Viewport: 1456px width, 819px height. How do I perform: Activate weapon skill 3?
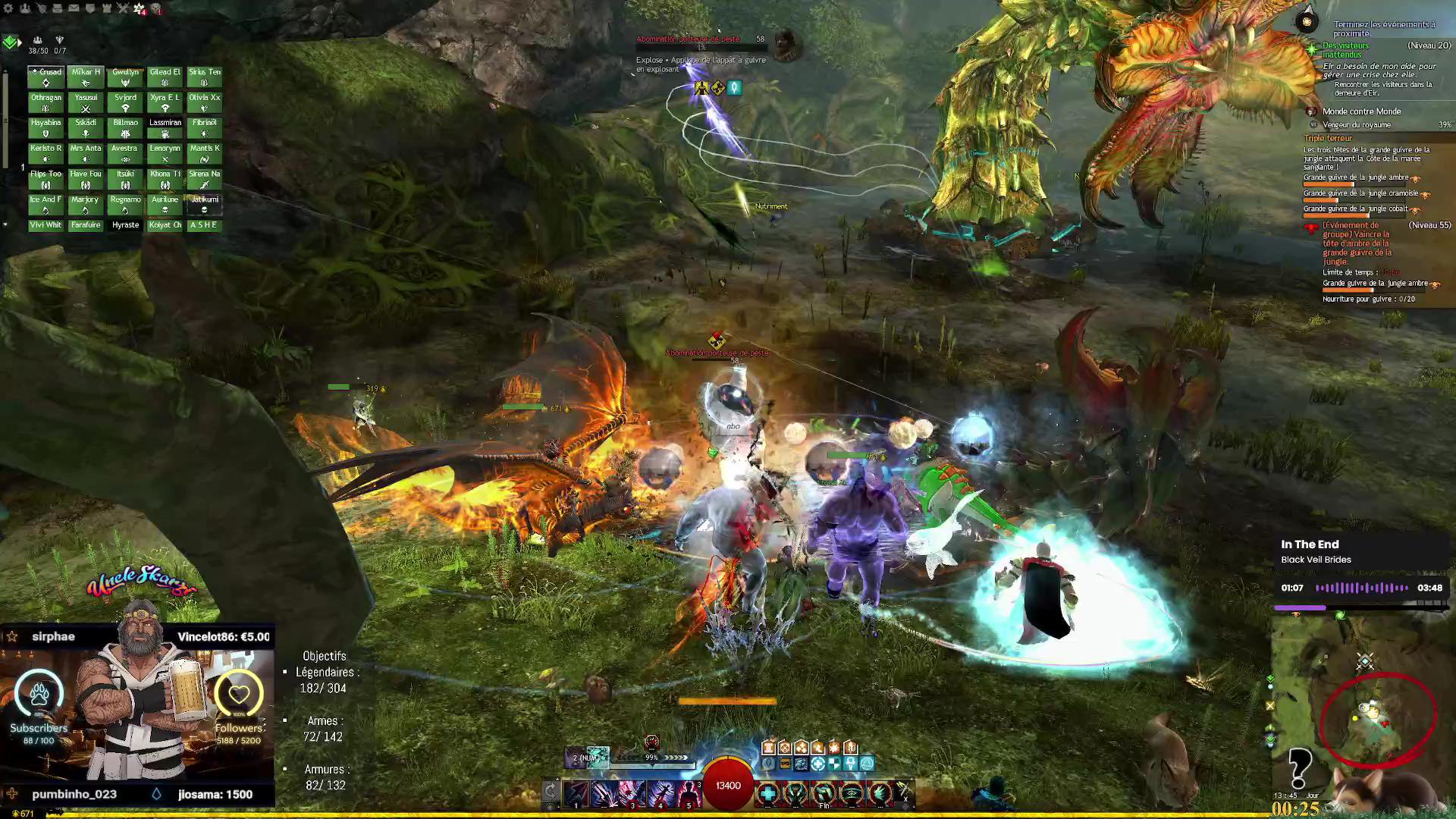tap(632, 793)
